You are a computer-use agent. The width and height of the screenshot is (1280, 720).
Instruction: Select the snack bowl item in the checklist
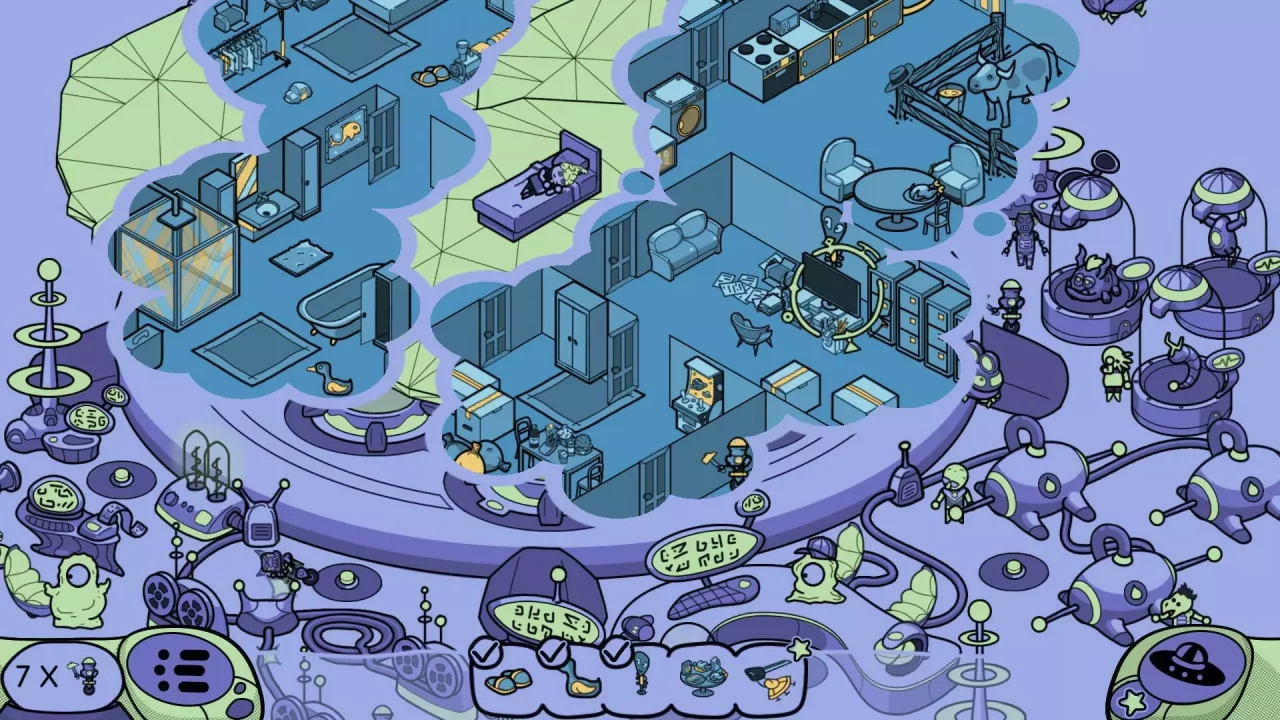[703, 677]
